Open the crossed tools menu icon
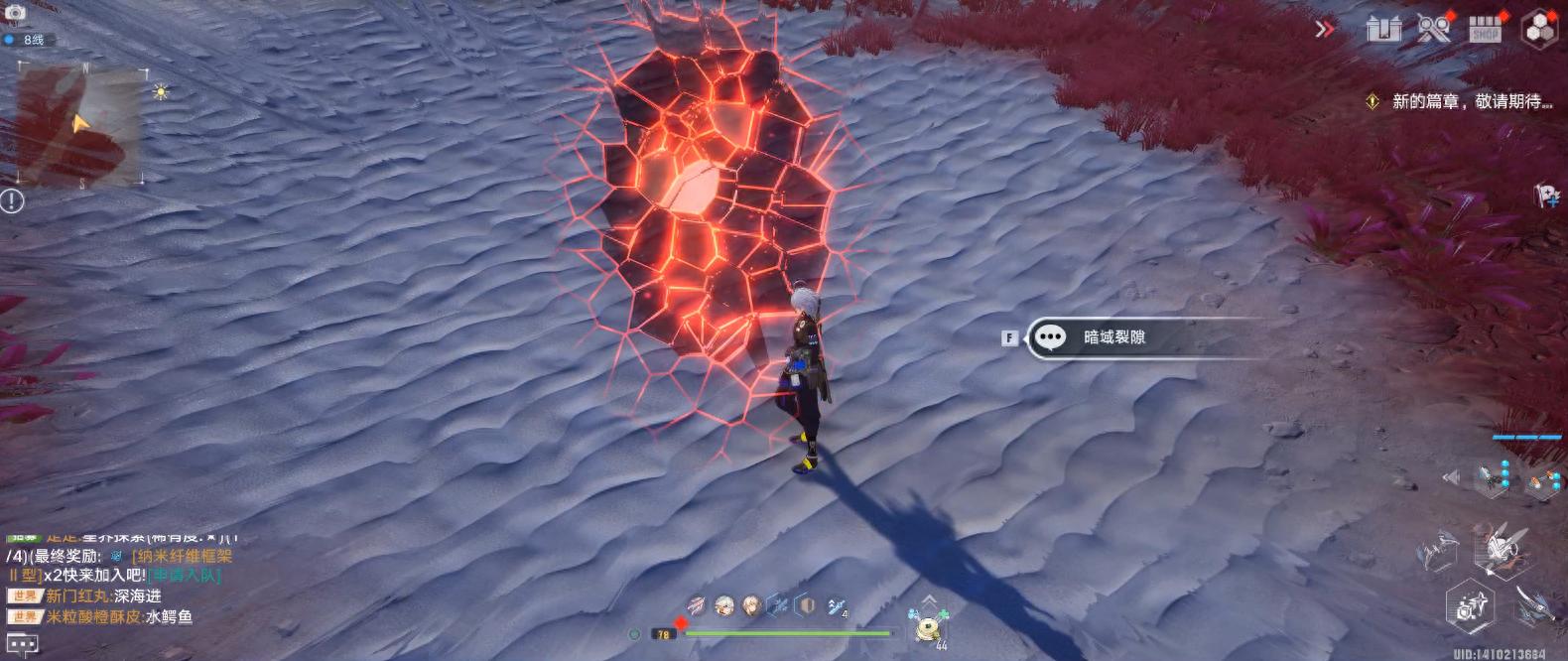 click(x=1433, y=29)
